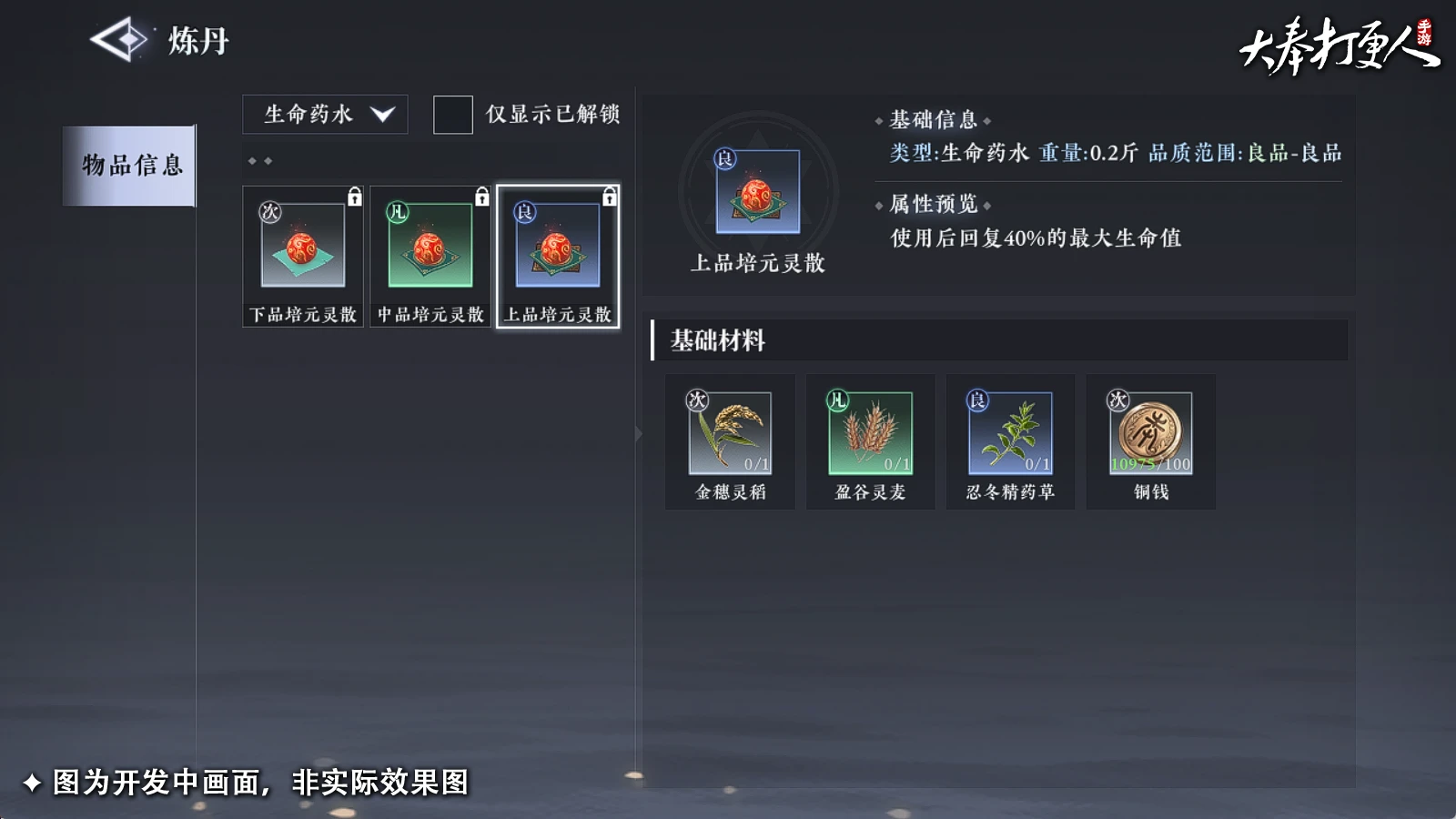Image resolution: width=1456 pixels, height=819 pixels.
Task: Select the 盈谷灵麦 material icon
Action: [870, 434]
